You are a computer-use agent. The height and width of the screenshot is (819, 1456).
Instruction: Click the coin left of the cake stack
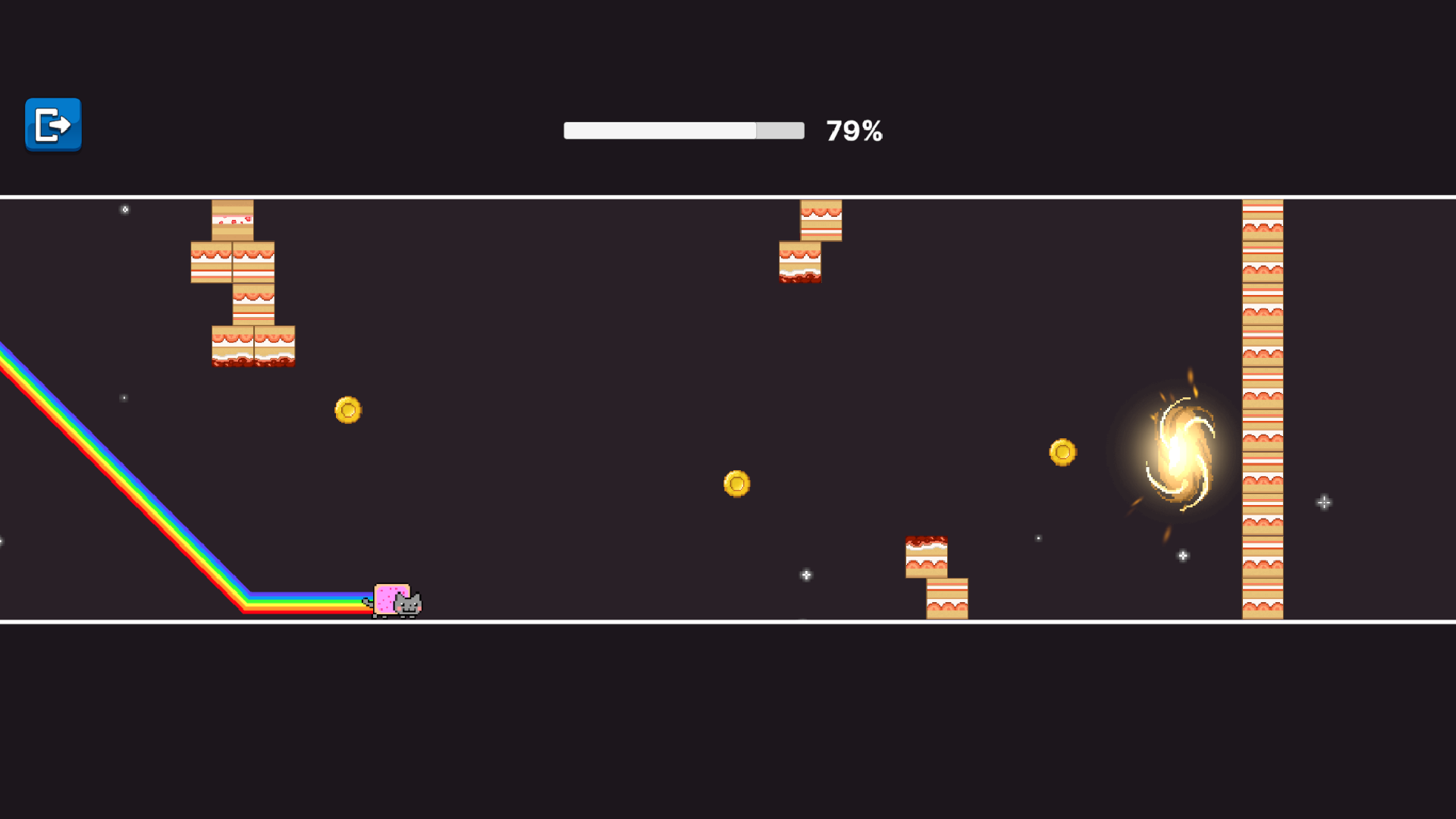(347, 409)
